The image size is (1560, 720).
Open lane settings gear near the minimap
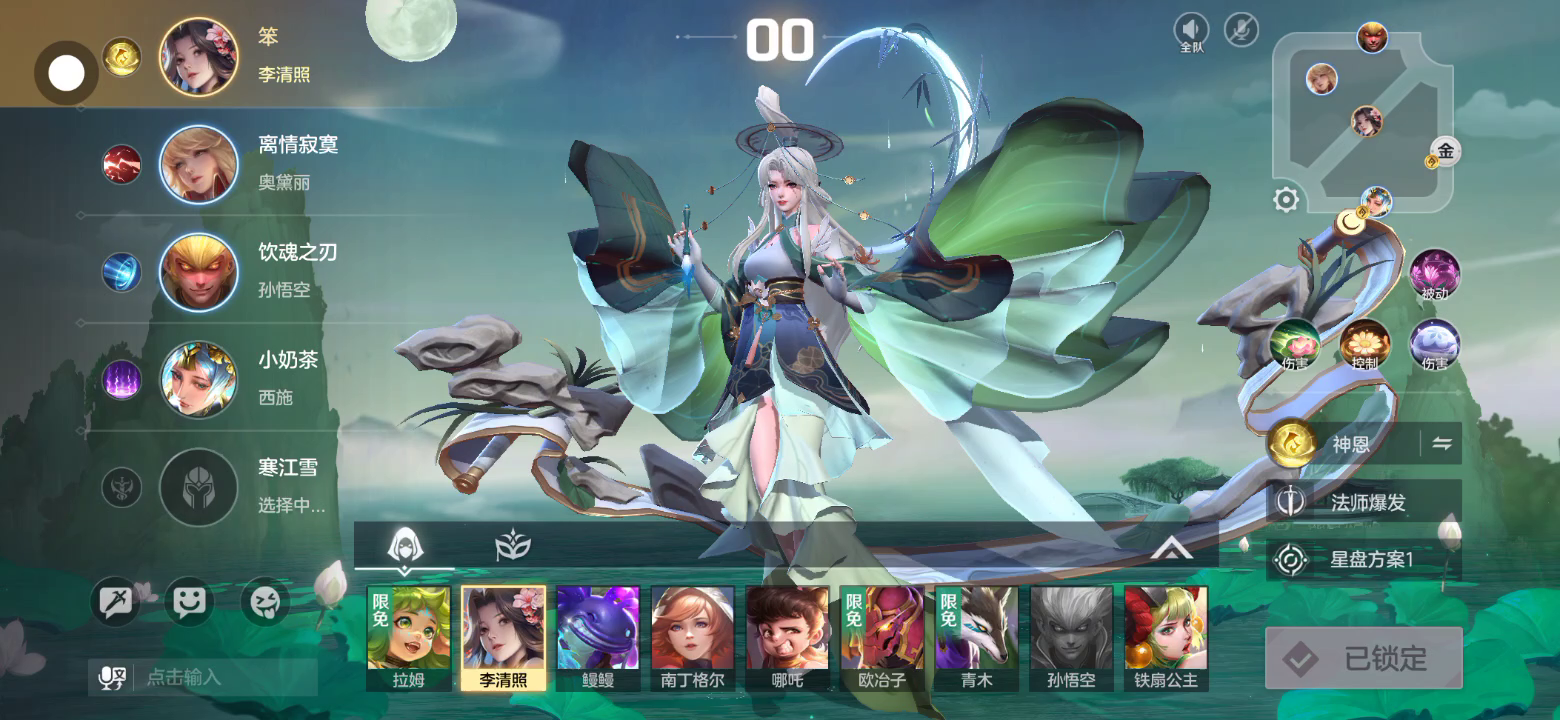pos(1286,200)
